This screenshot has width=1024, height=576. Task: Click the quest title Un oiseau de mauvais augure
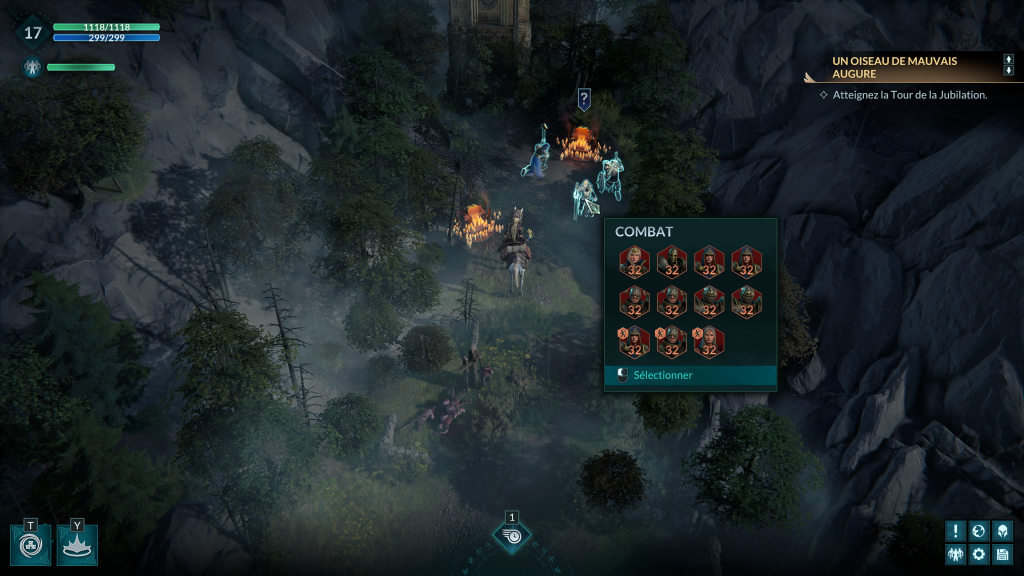point(895,67)
